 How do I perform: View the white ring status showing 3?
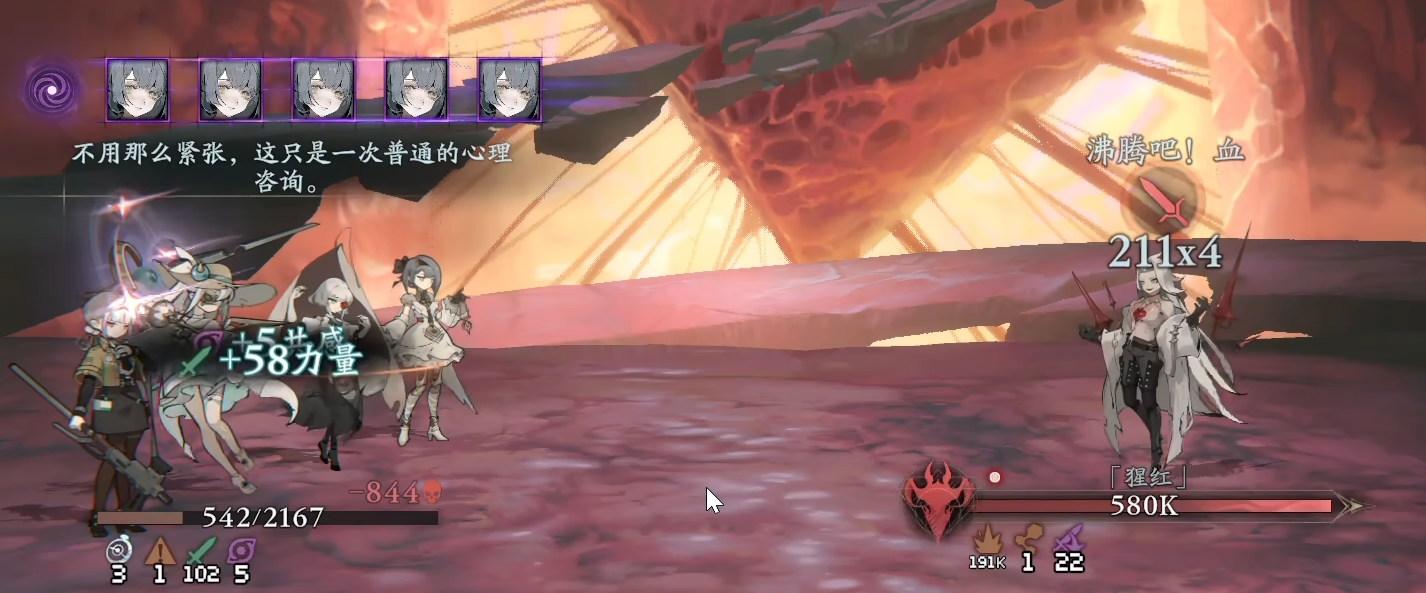(118, 550)
